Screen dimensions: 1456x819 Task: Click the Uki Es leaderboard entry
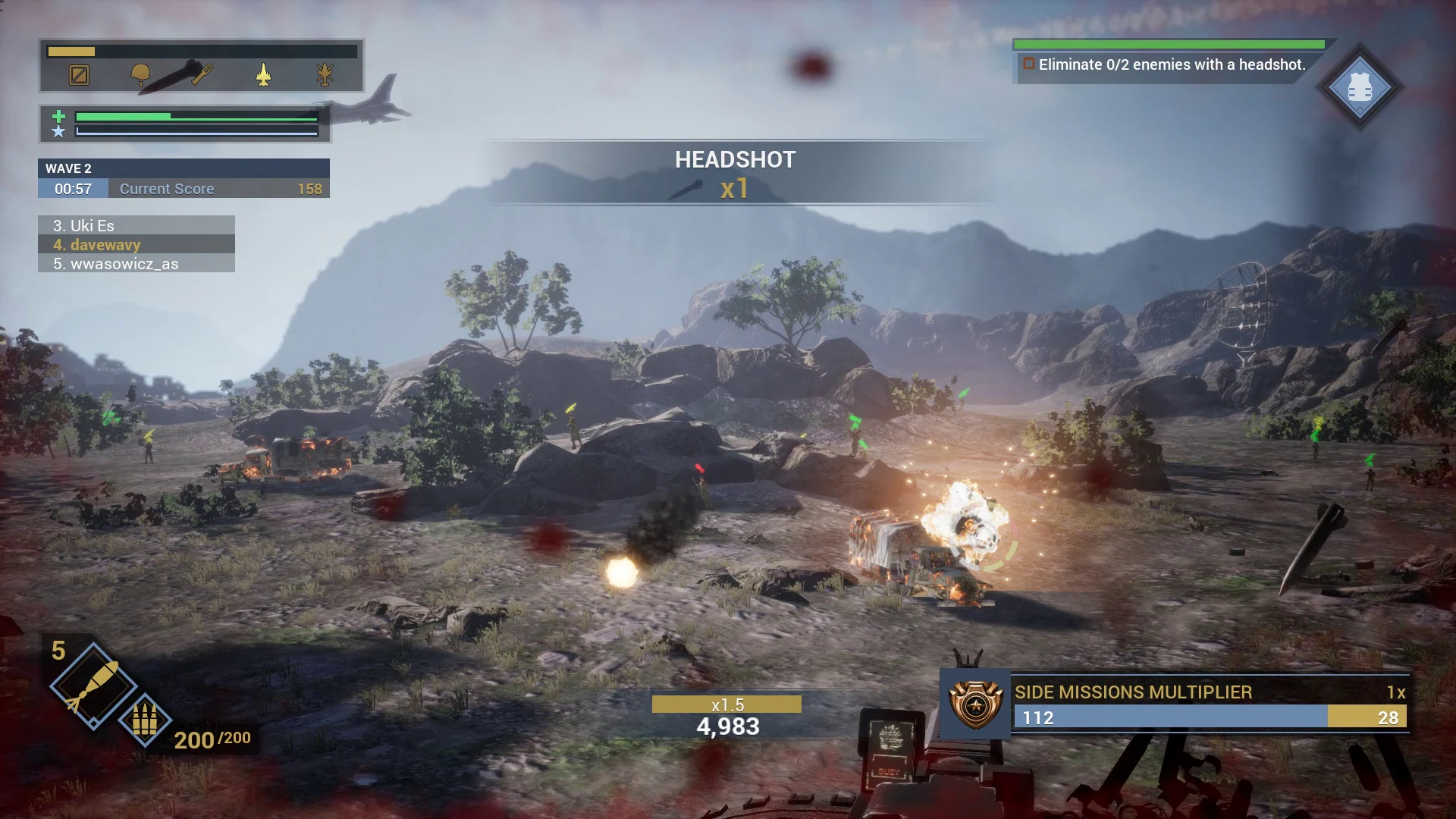pyautogui.click(x=86, y=225)
